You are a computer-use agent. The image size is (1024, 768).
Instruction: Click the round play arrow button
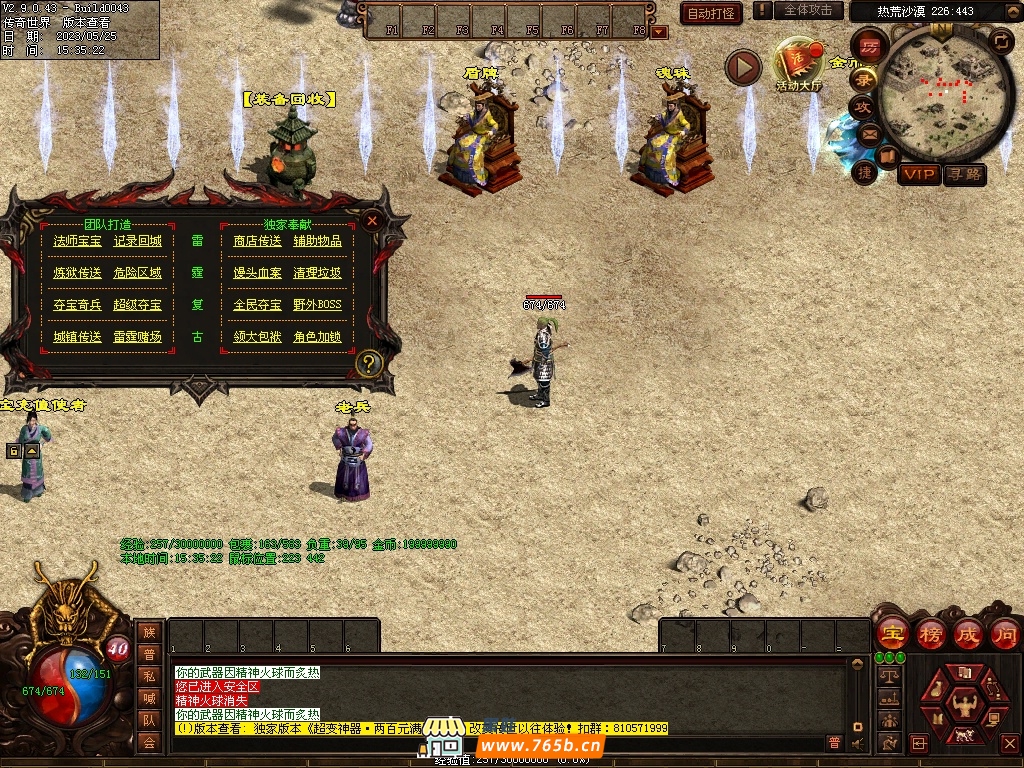(x=743, y=67)
